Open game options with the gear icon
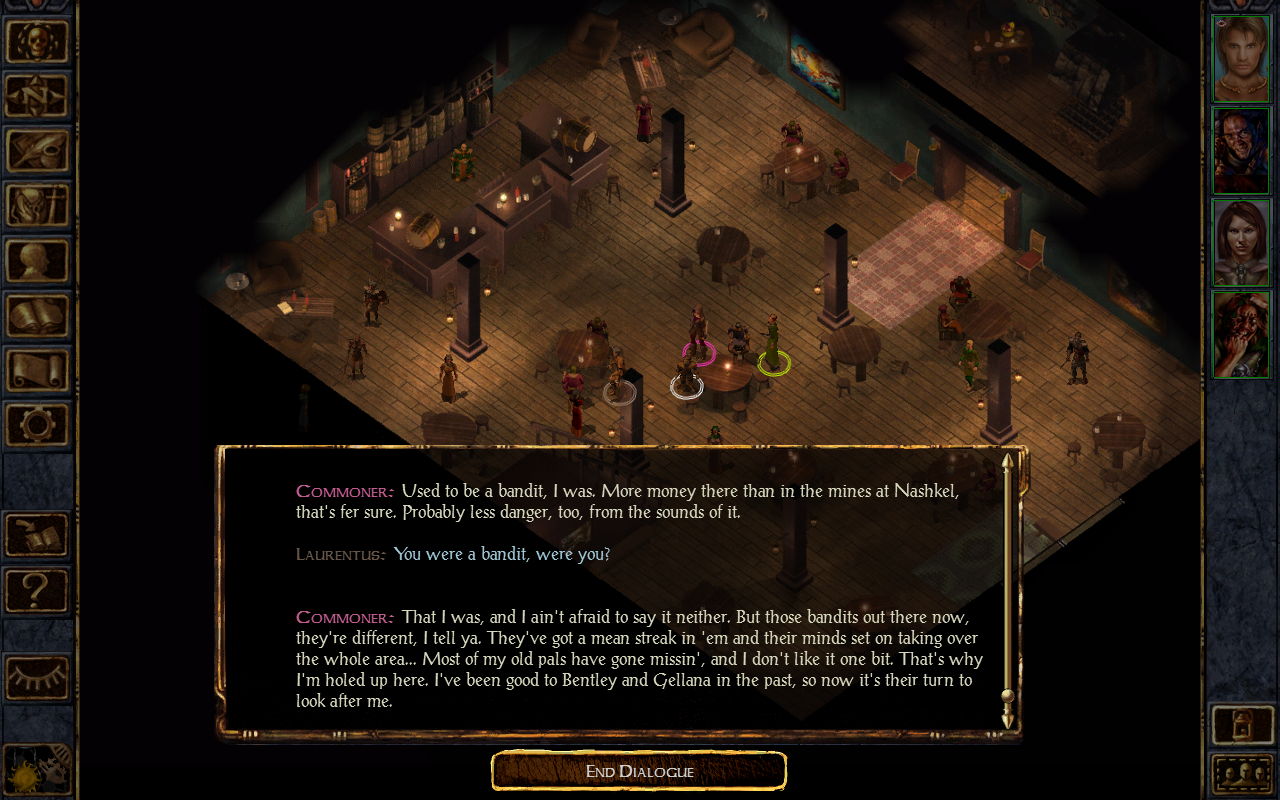The image size is (1280, 800). click(38, 424)
